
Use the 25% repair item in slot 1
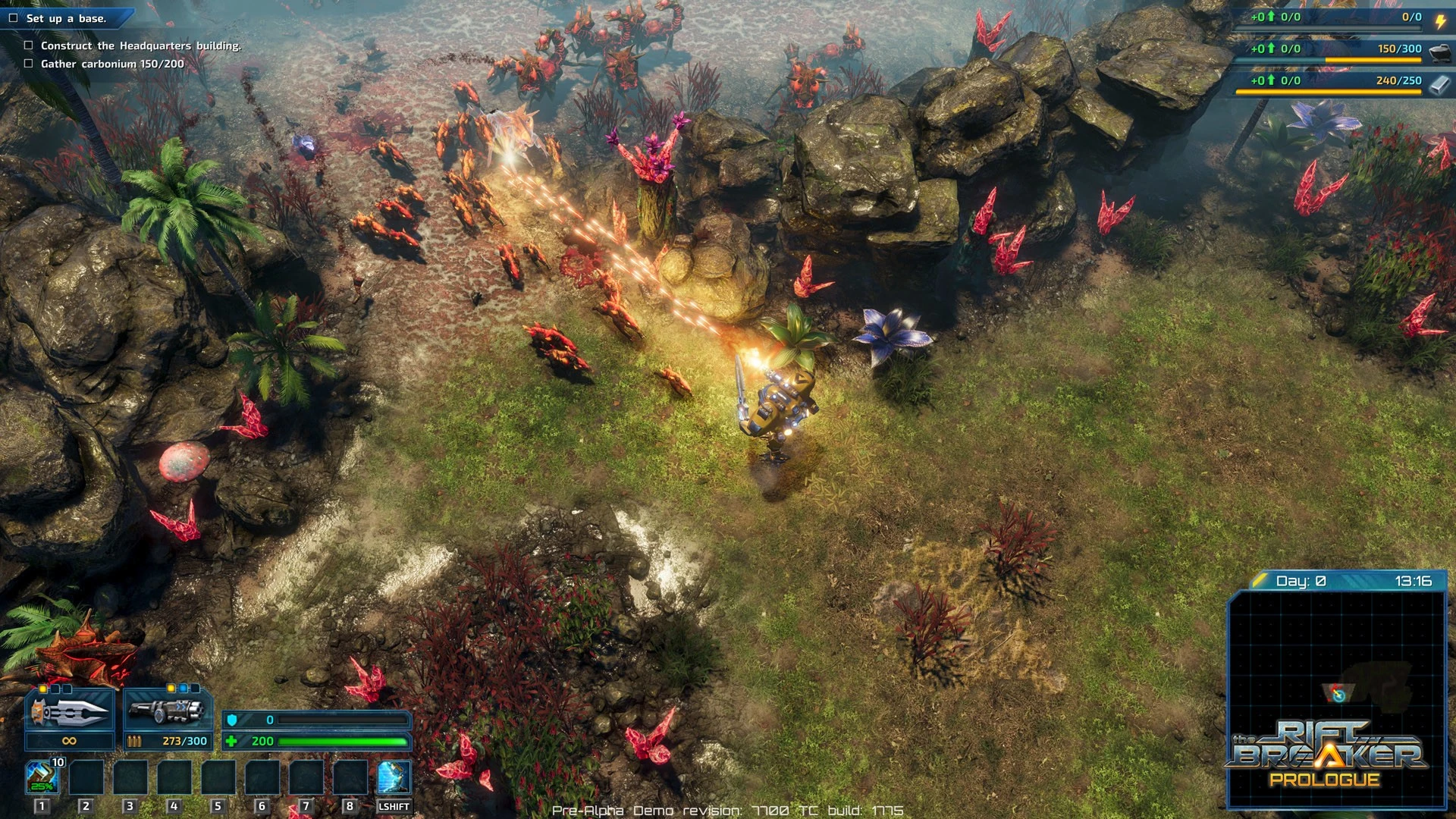tap(42, 777)
